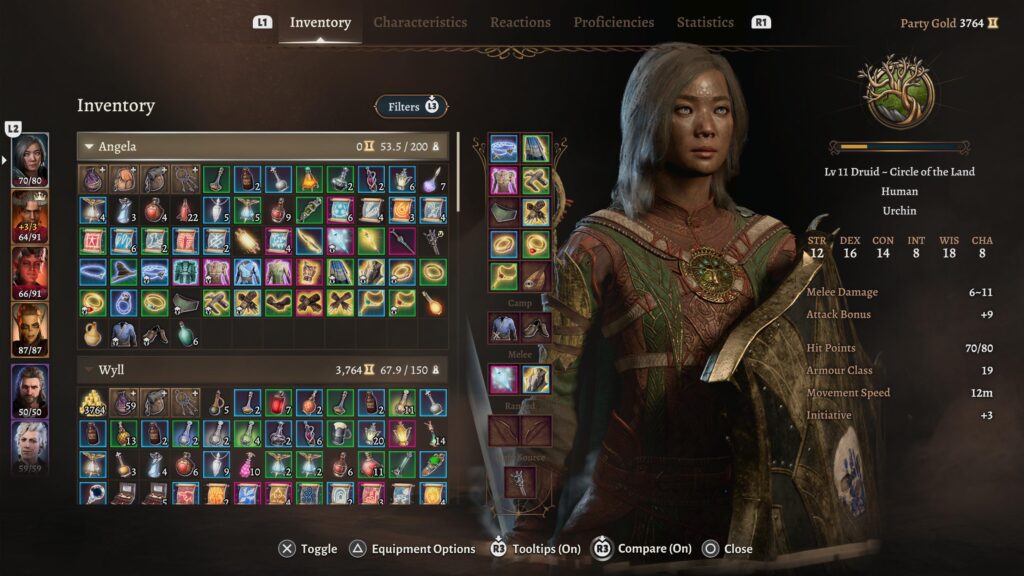This screenshot has width=1024, height=576.
Task: Show the Proficiencies tab
Action: point(614,22)
